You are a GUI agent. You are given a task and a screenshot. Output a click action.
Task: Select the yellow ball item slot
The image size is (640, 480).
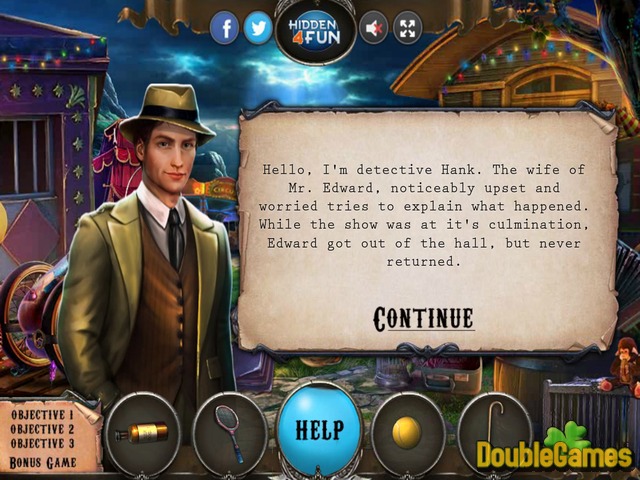pos(407,432)
